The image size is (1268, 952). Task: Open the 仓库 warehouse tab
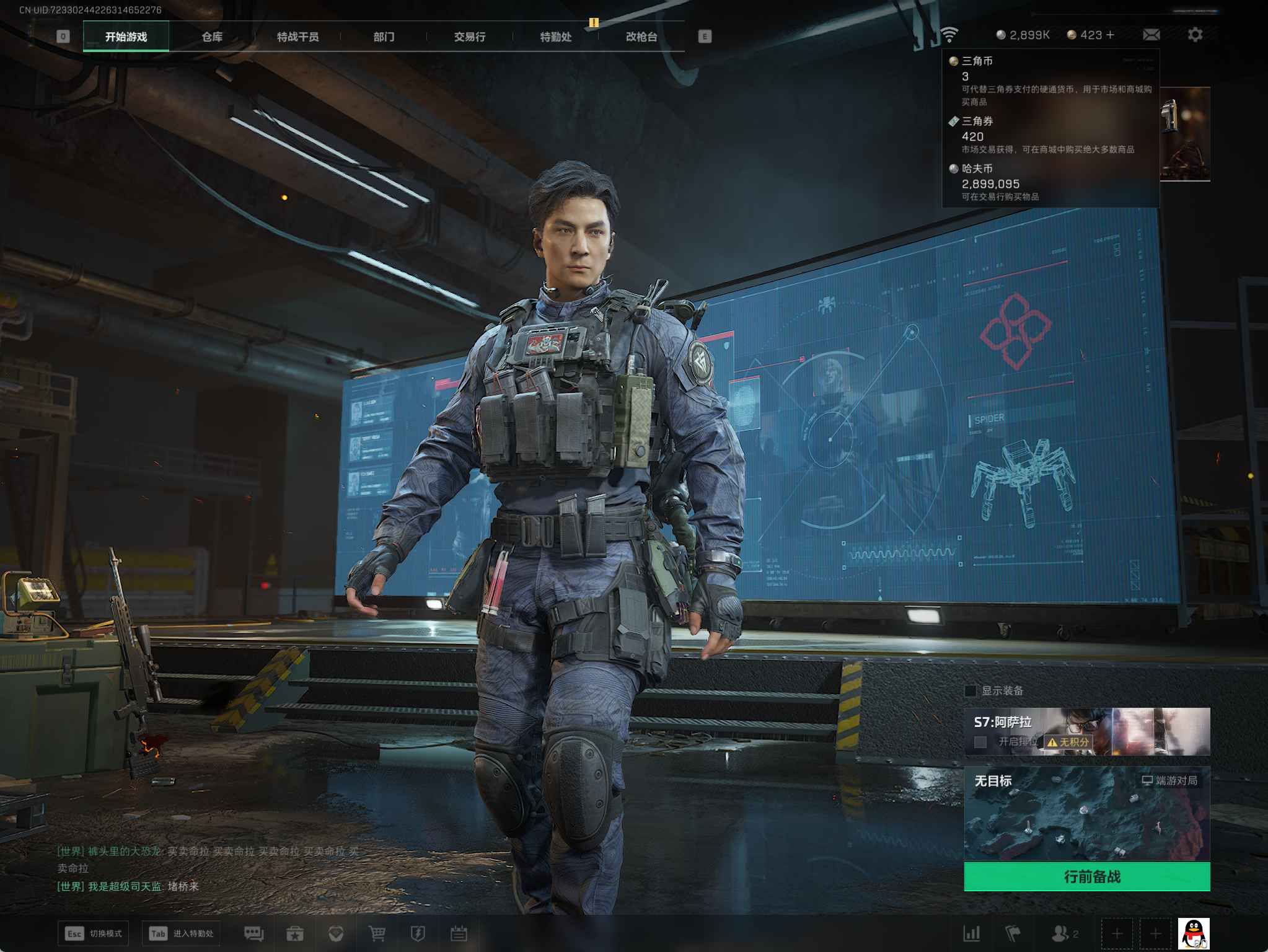click(x=212, y=37)
